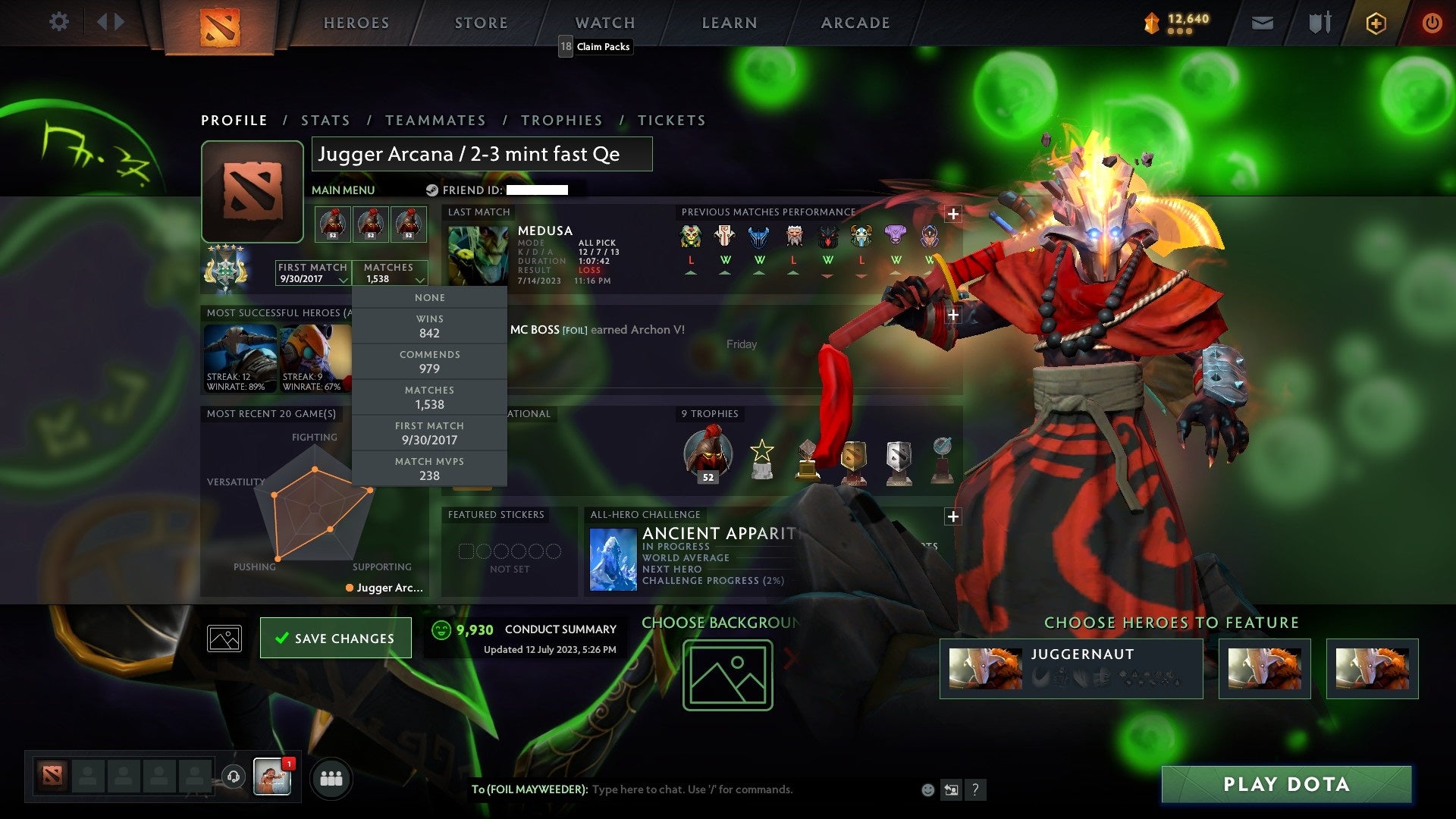The image size is (1456, 819).
Task: Select the Medusa last match portrait
Action: [476, 253]
